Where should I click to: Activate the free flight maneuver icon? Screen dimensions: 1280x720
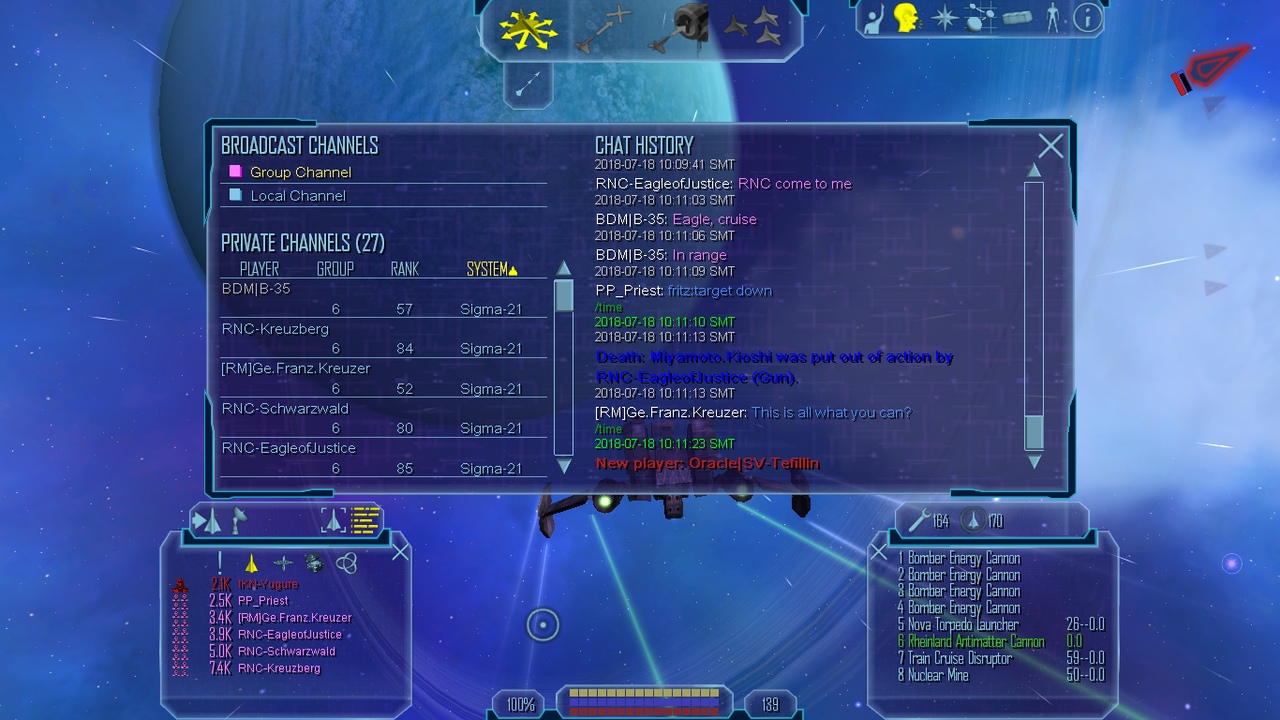point(528,29)
